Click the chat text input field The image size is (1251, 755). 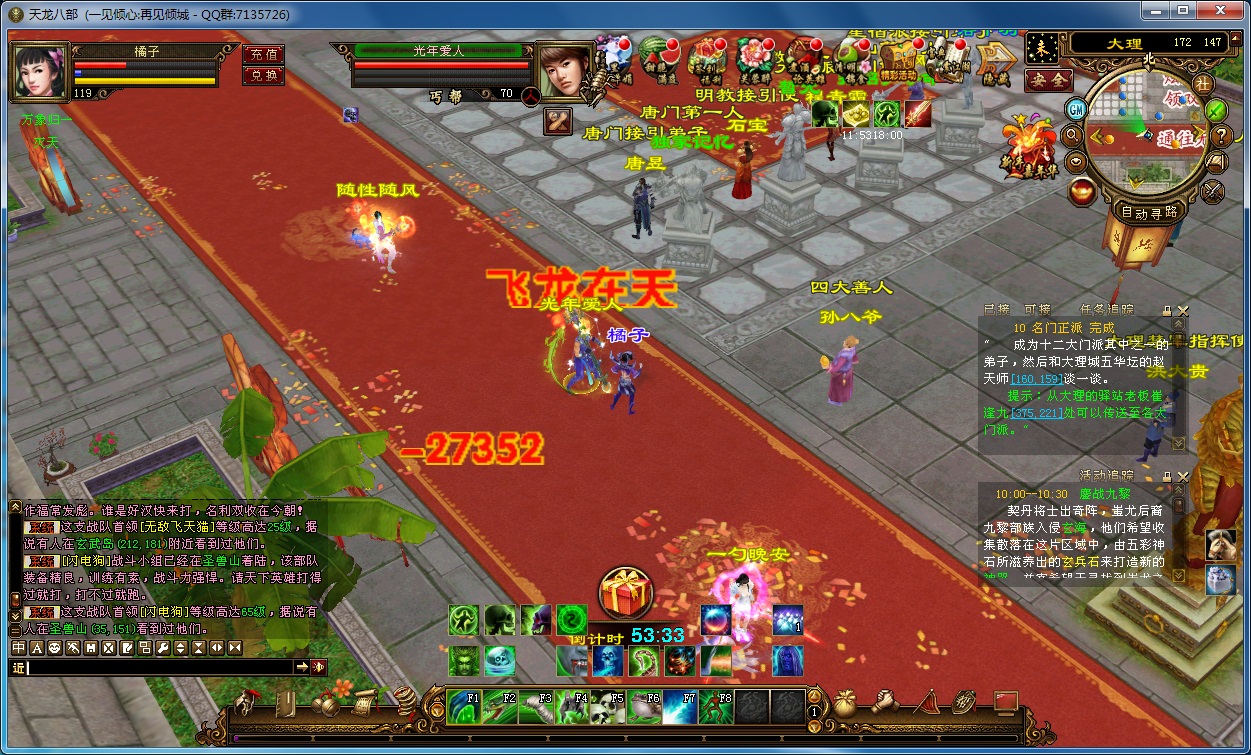150,667
